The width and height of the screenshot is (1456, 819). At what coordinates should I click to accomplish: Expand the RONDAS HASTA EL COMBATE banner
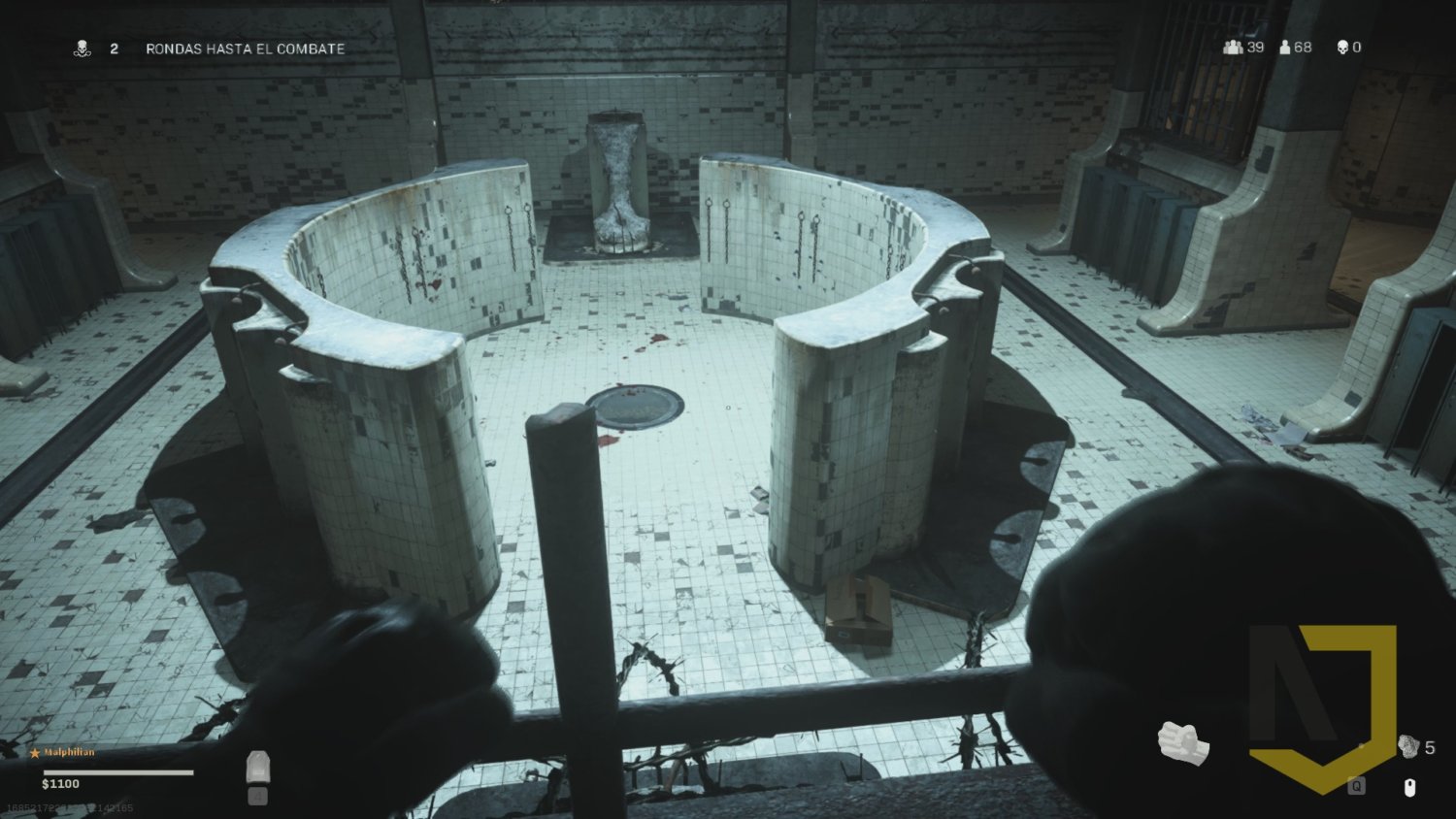tap(244, 48)
